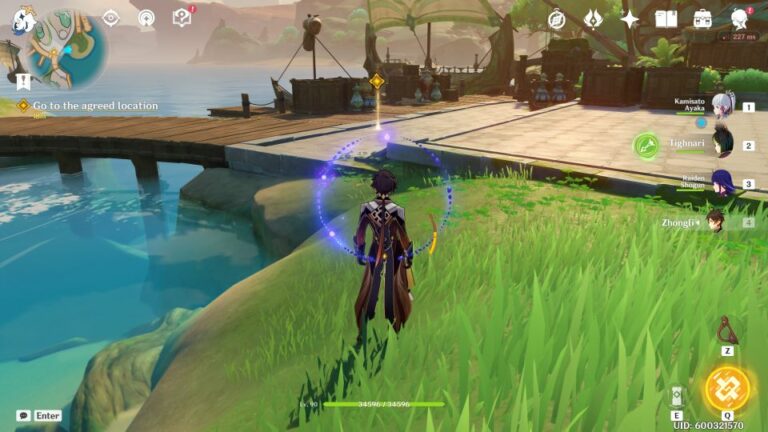The width and height of the screenshot is (768, 432).
Task: Open the three-pronged emblem icon in top bar
Action: click(x=593, y=19)
